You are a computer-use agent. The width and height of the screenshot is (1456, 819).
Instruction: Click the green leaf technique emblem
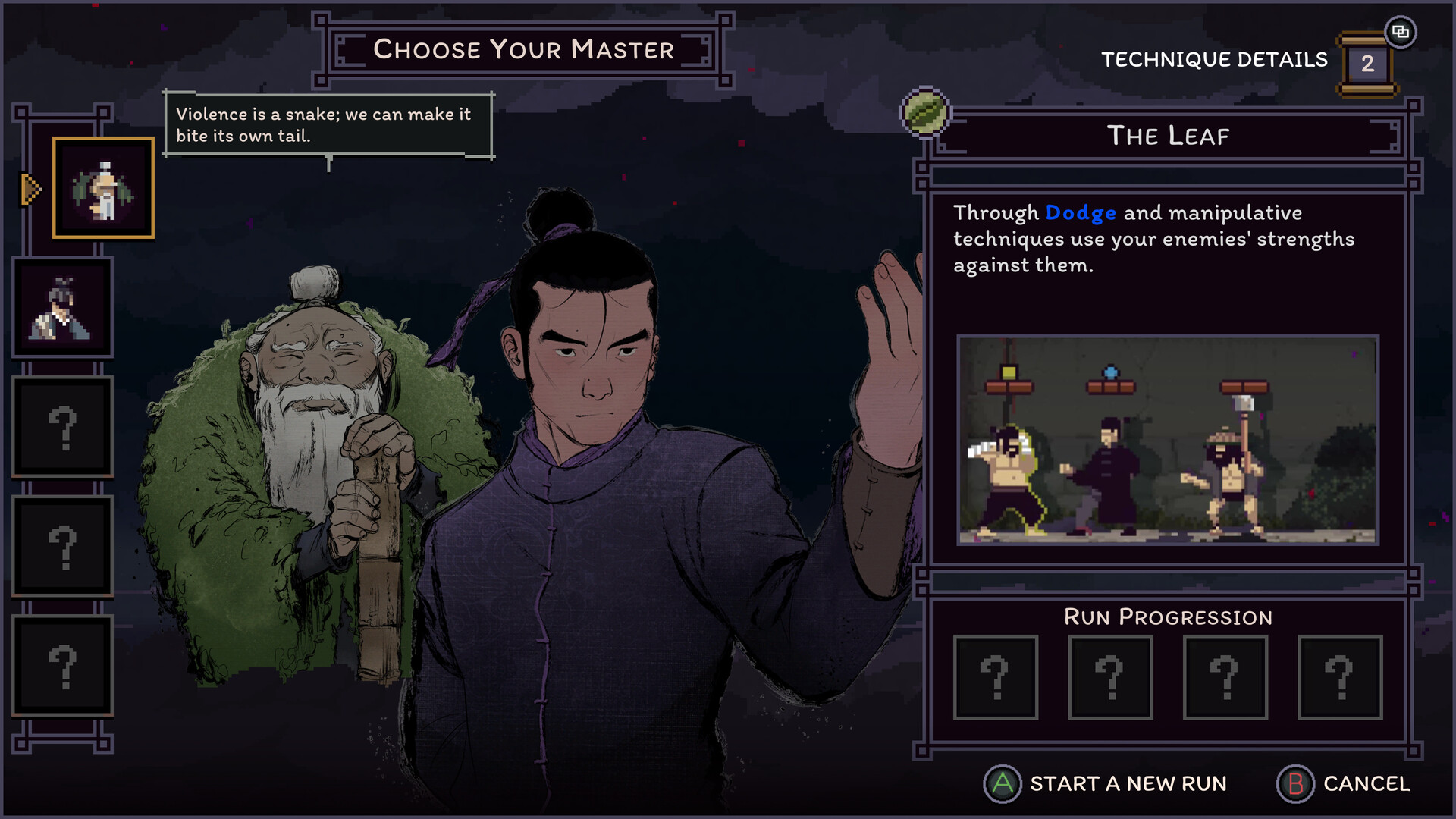click(x=924, y=113)
